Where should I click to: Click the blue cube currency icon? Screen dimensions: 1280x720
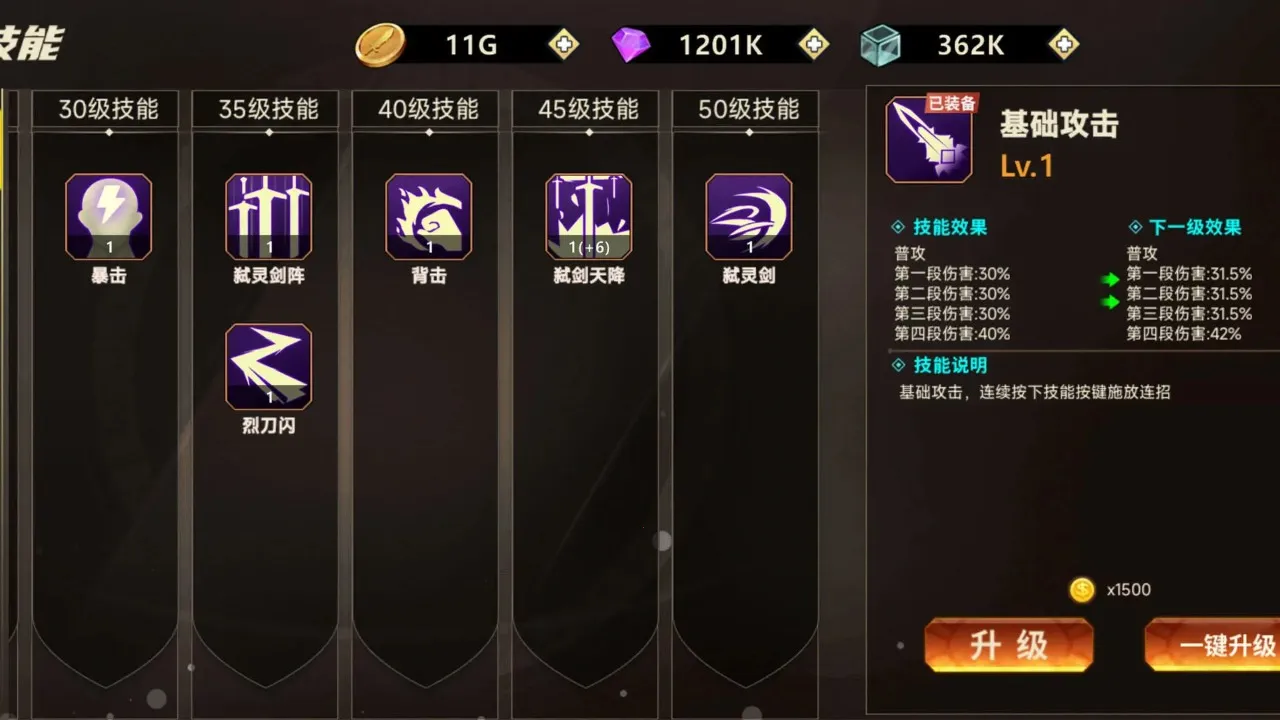[x=881, y=44]
